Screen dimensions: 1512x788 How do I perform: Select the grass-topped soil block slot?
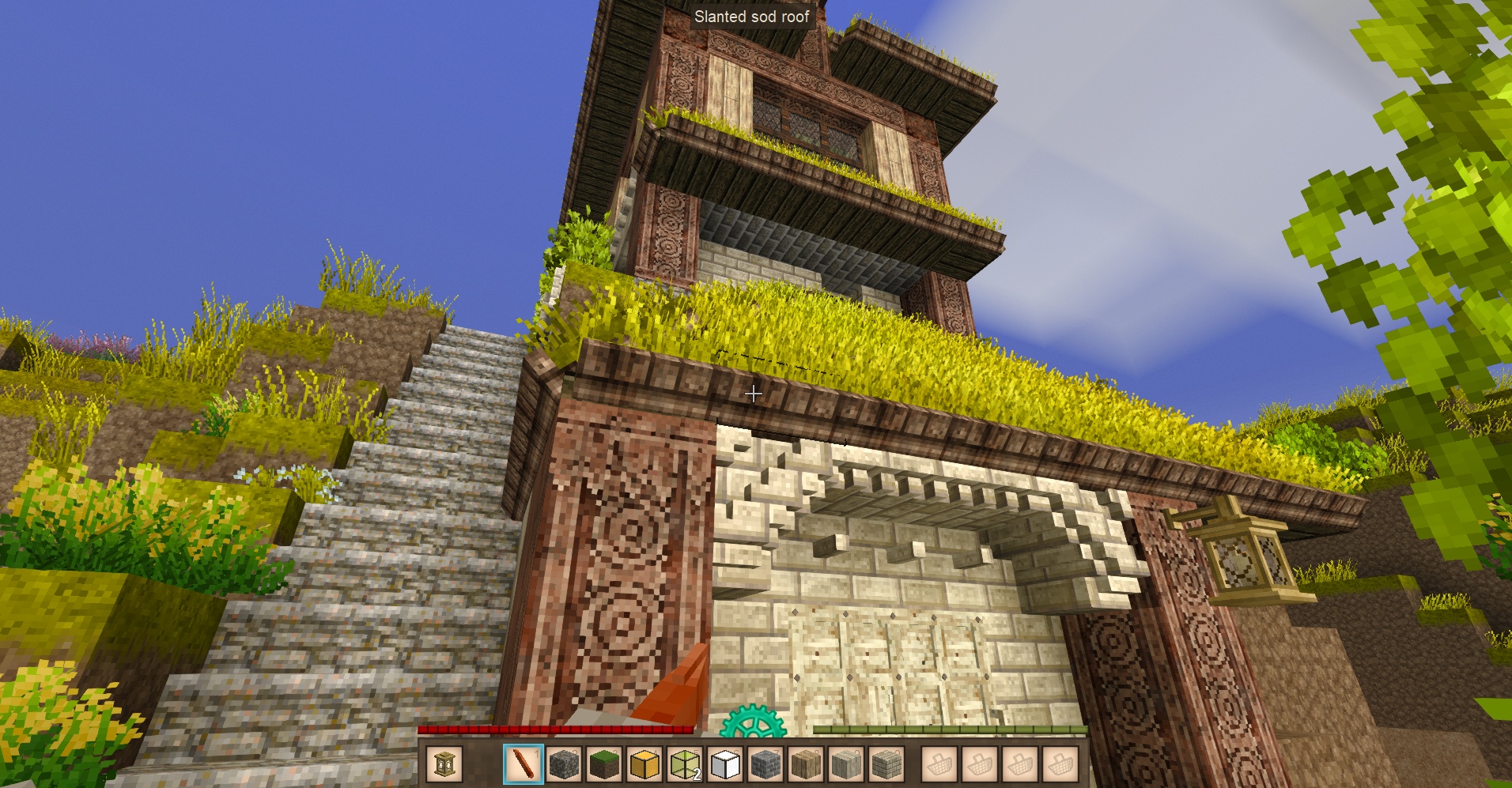604,764
